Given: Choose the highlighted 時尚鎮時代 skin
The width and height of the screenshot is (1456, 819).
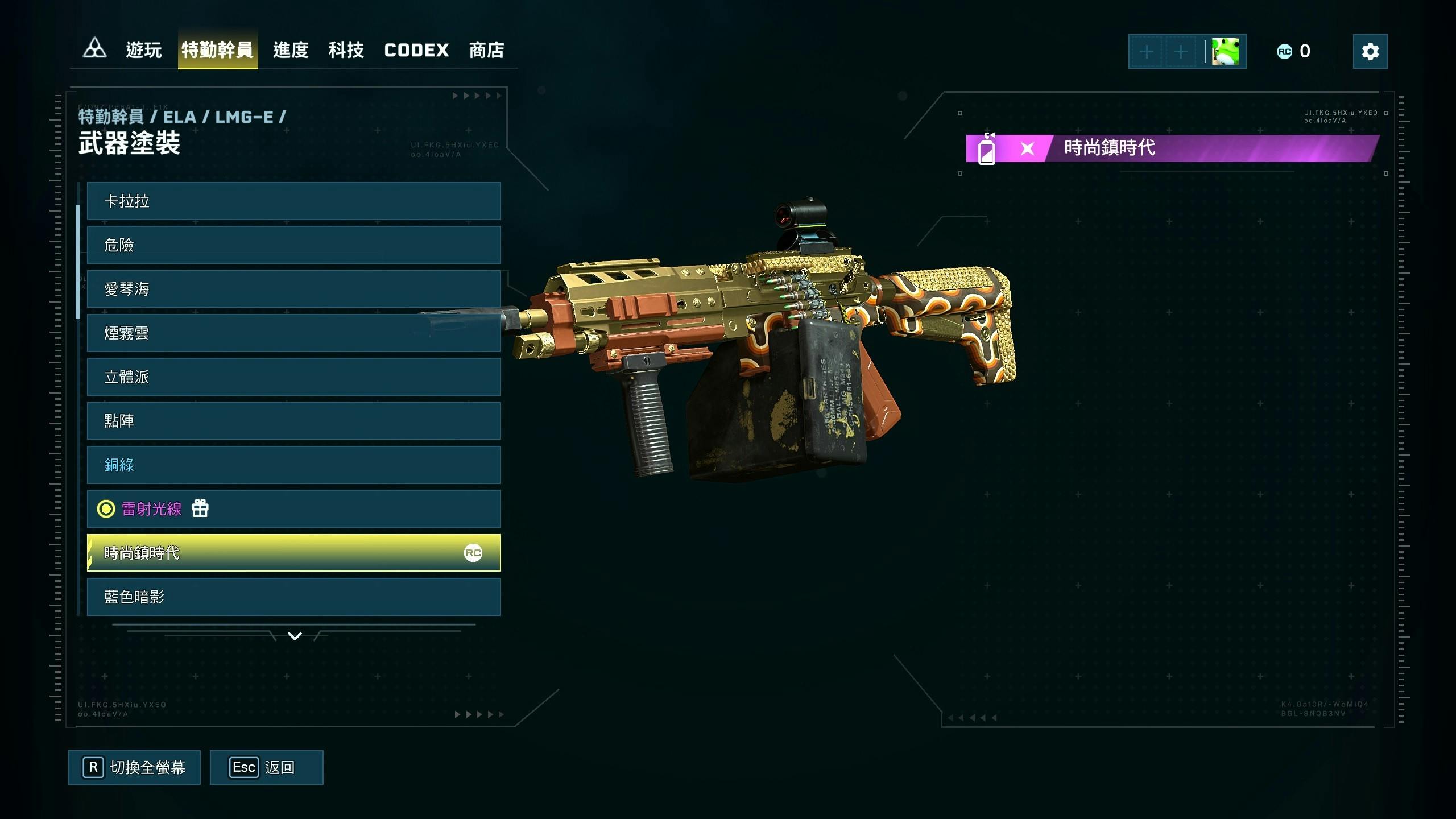Looking at the screenshot, I should (x=293, y=553).
